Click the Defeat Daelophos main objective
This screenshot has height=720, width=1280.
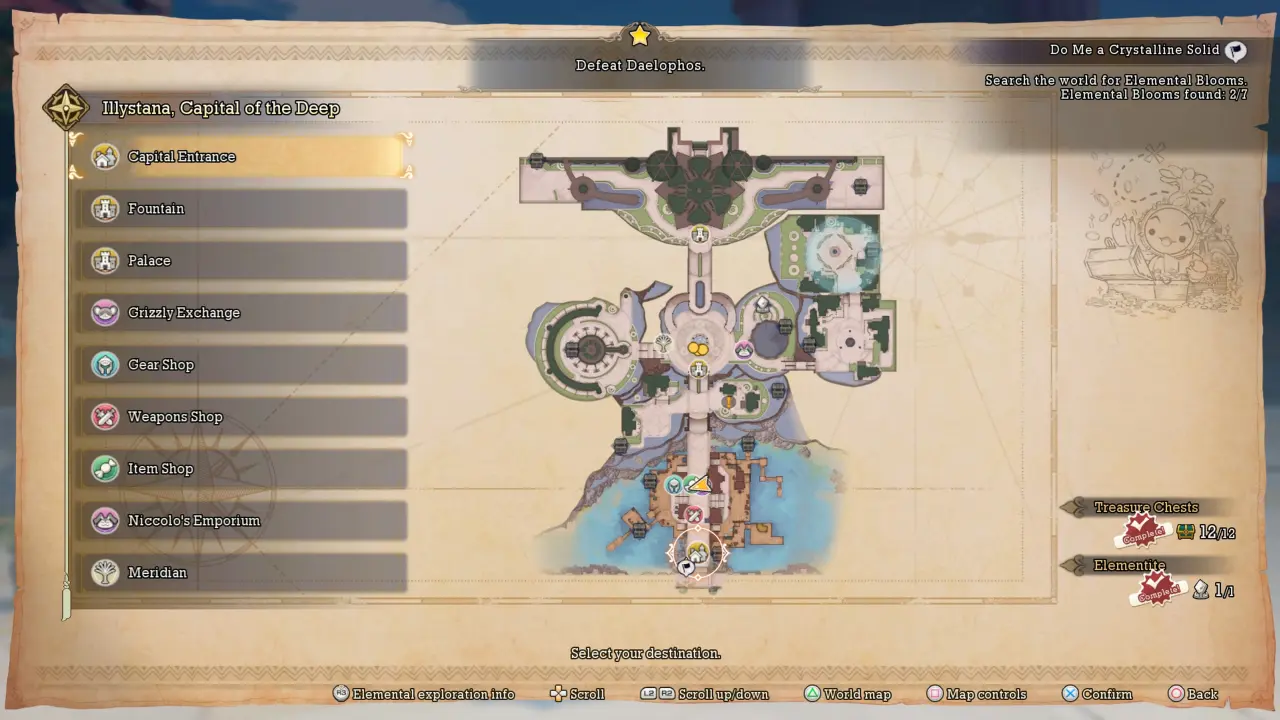point(640,65)
